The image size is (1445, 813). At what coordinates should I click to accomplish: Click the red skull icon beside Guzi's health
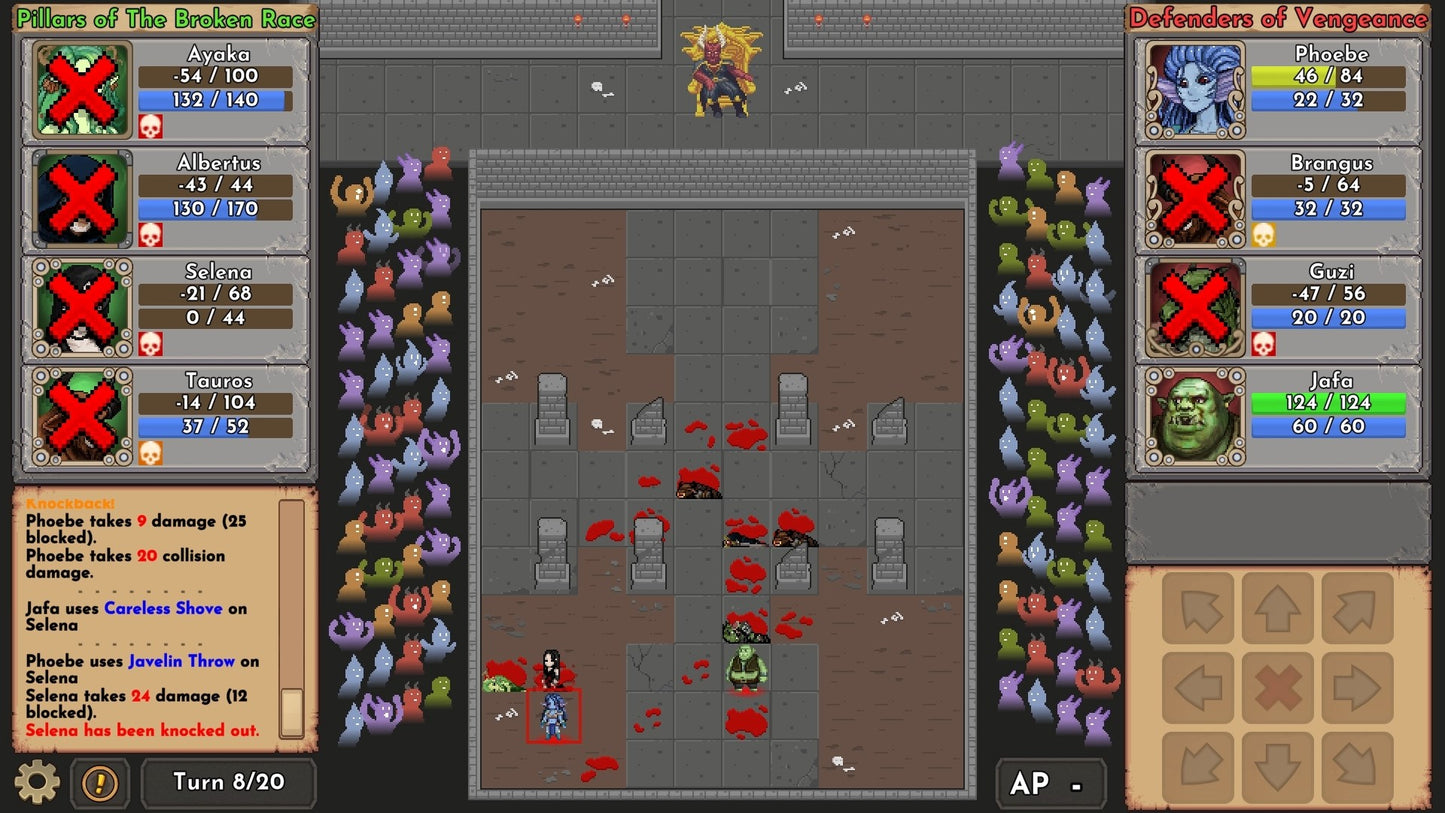coord(1262,344)
